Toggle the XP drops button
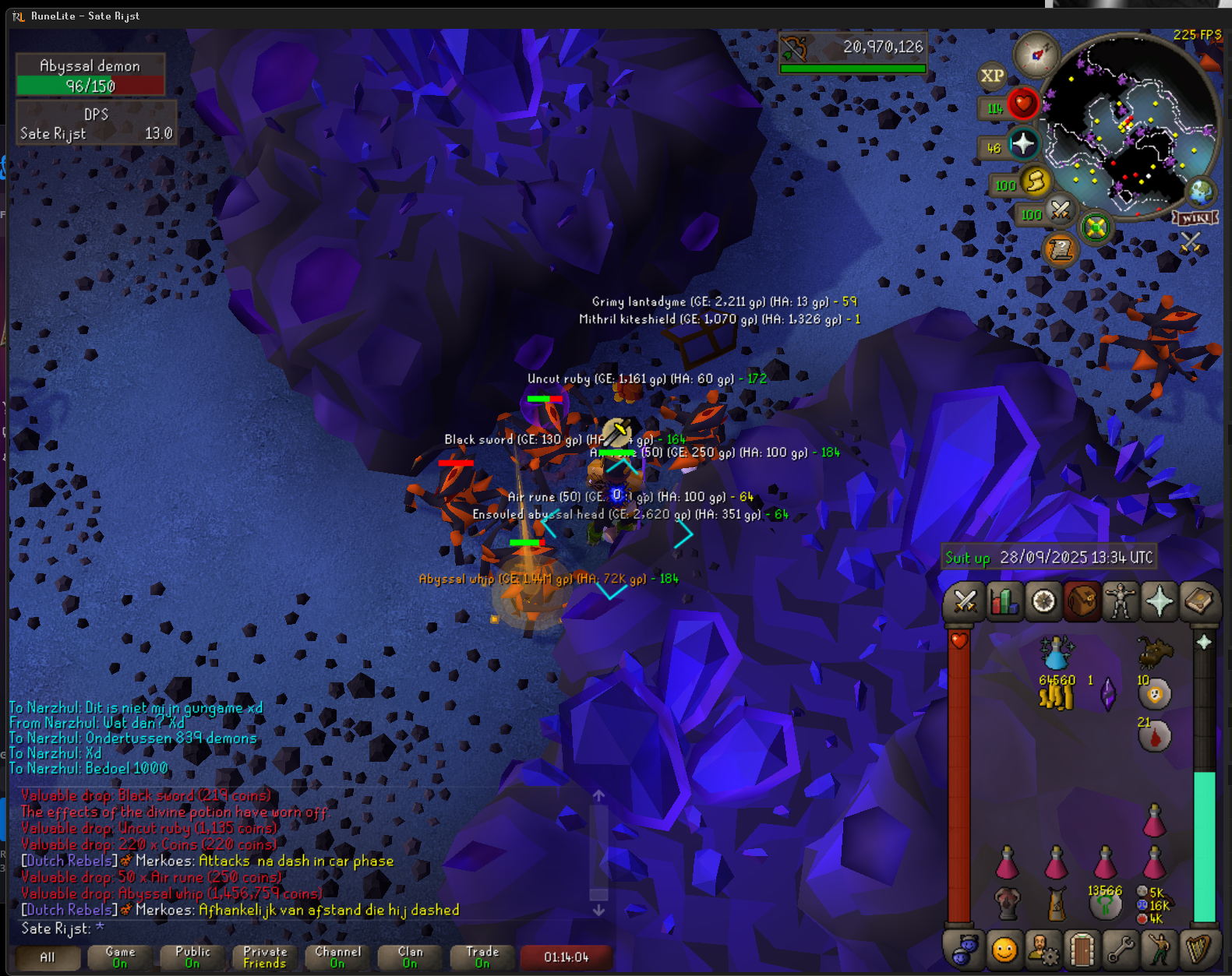 992,76
